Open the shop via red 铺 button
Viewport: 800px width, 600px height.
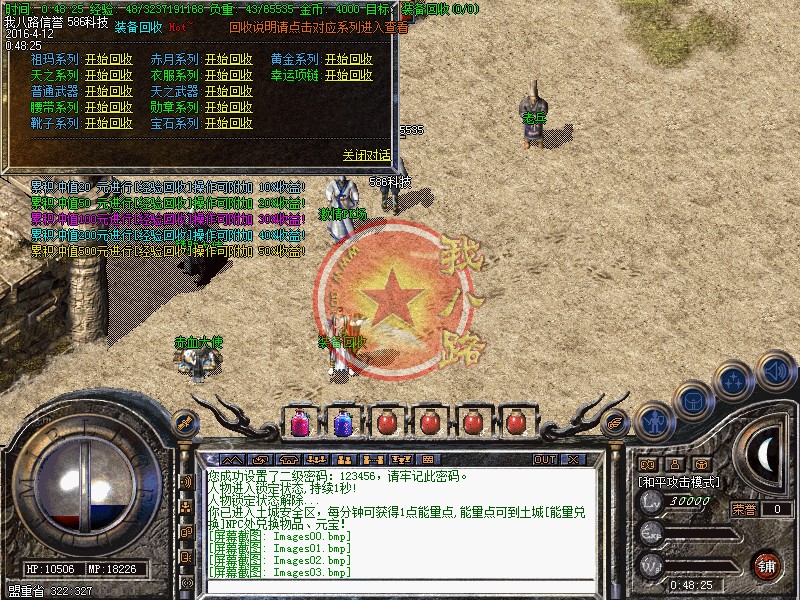coord(767,564)
